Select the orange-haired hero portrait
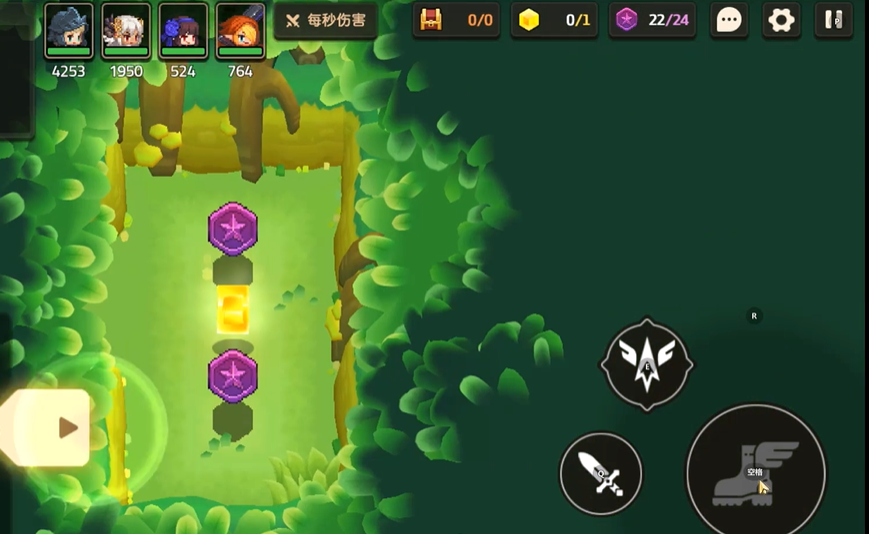869x534 pixels. pos(240,30)
